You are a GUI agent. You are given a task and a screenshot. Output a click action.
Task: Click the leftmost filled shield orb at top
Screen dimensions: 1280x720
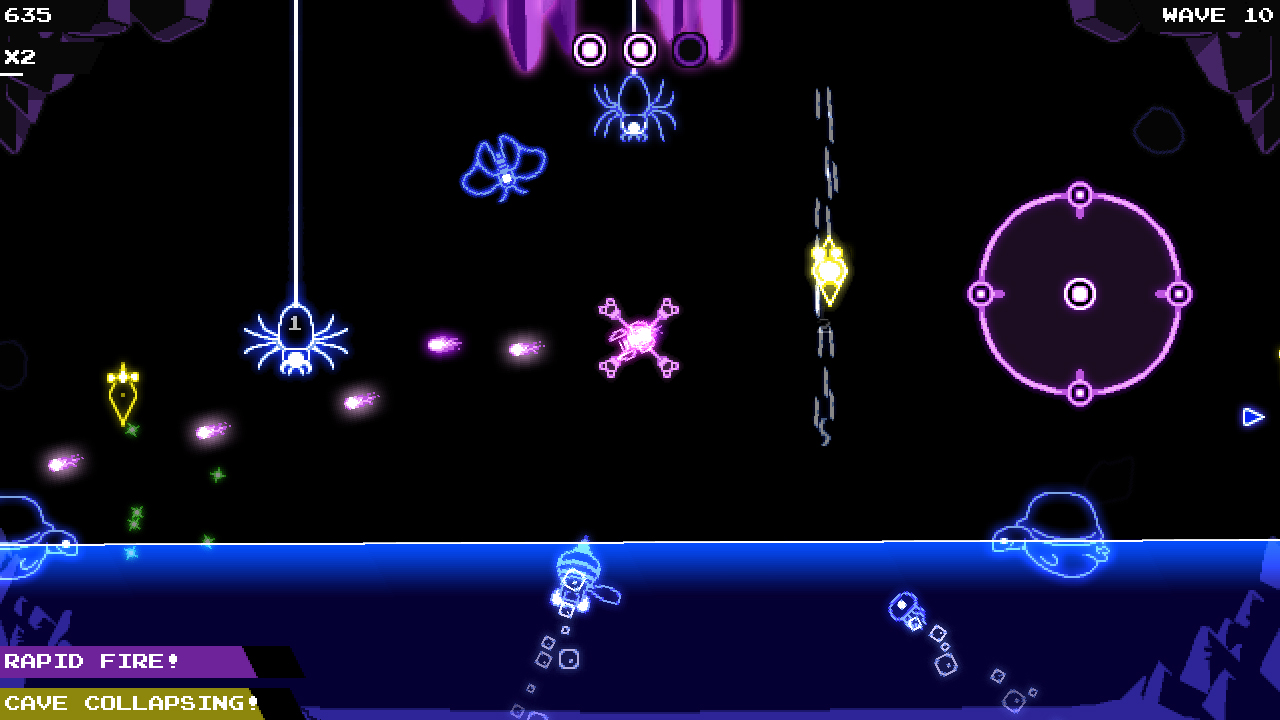[589, 49]
